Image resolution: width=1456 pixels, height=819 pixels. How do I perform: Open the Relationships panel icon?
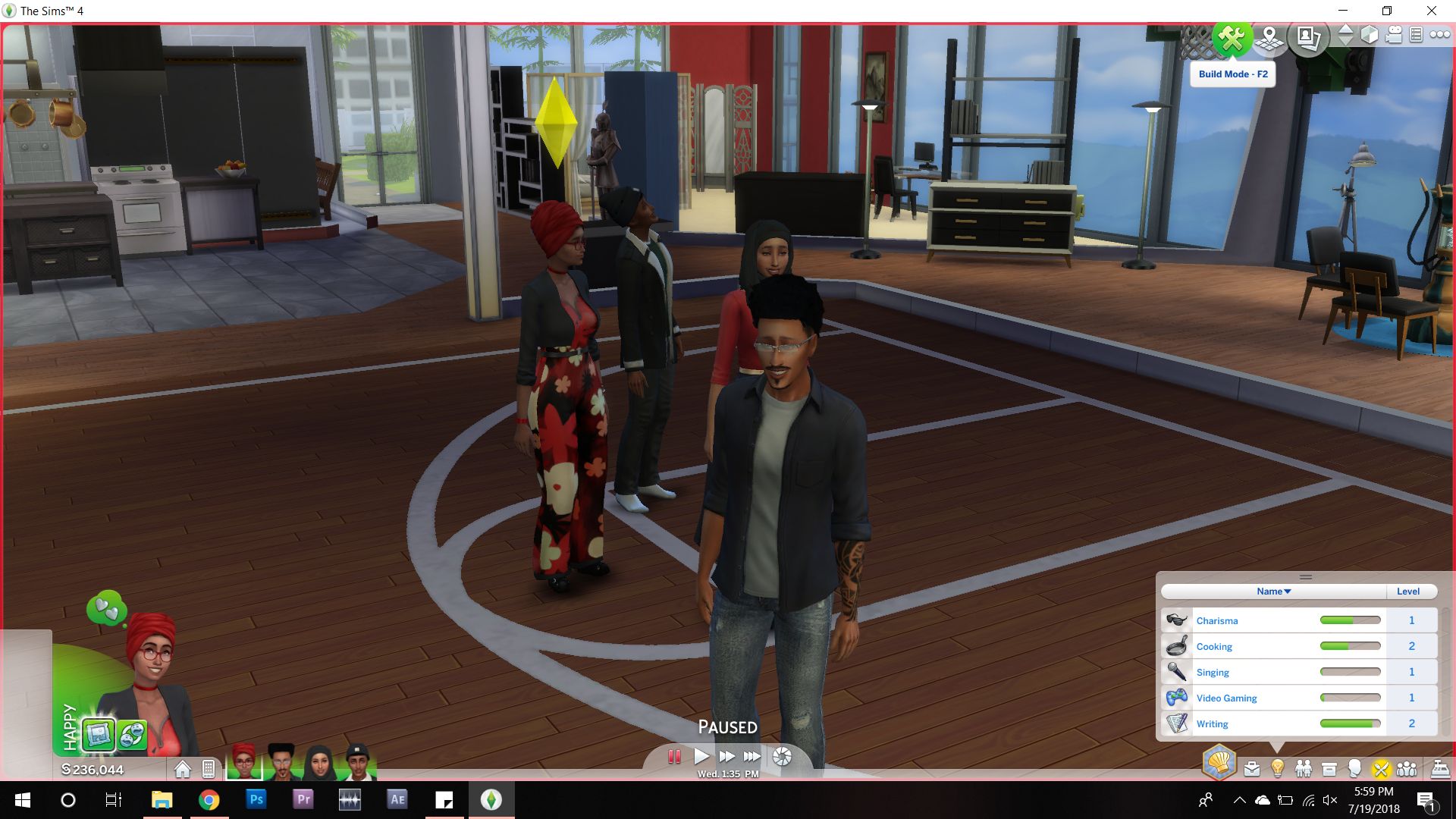(1304, 768)
